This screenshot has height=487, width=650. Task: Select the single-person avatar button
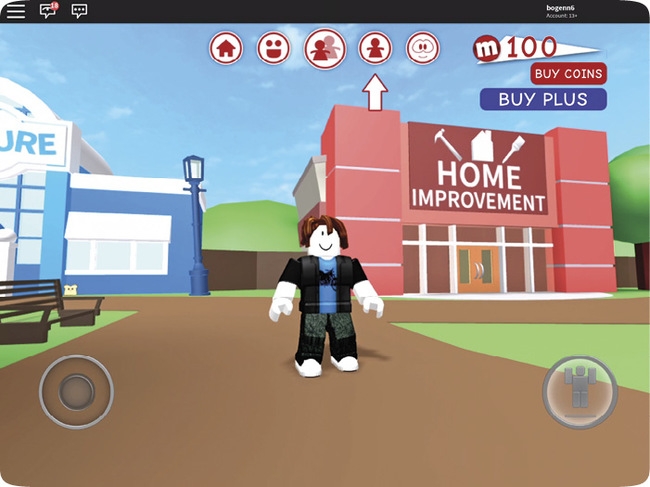point(375,47)
